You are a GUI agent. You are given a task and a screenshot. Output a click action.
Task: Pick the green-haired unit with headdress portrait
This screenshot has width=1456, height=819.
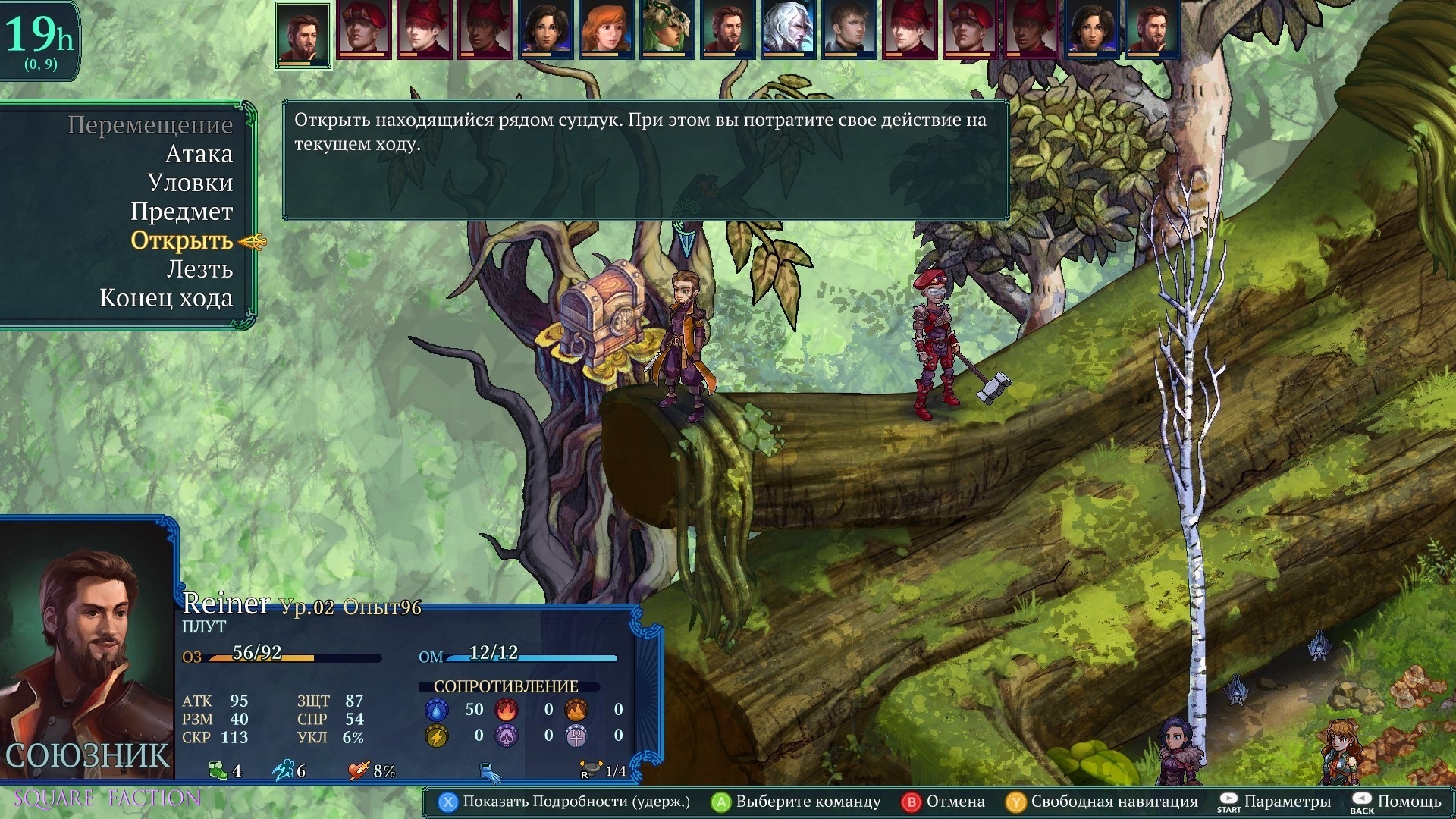point(667,30)
